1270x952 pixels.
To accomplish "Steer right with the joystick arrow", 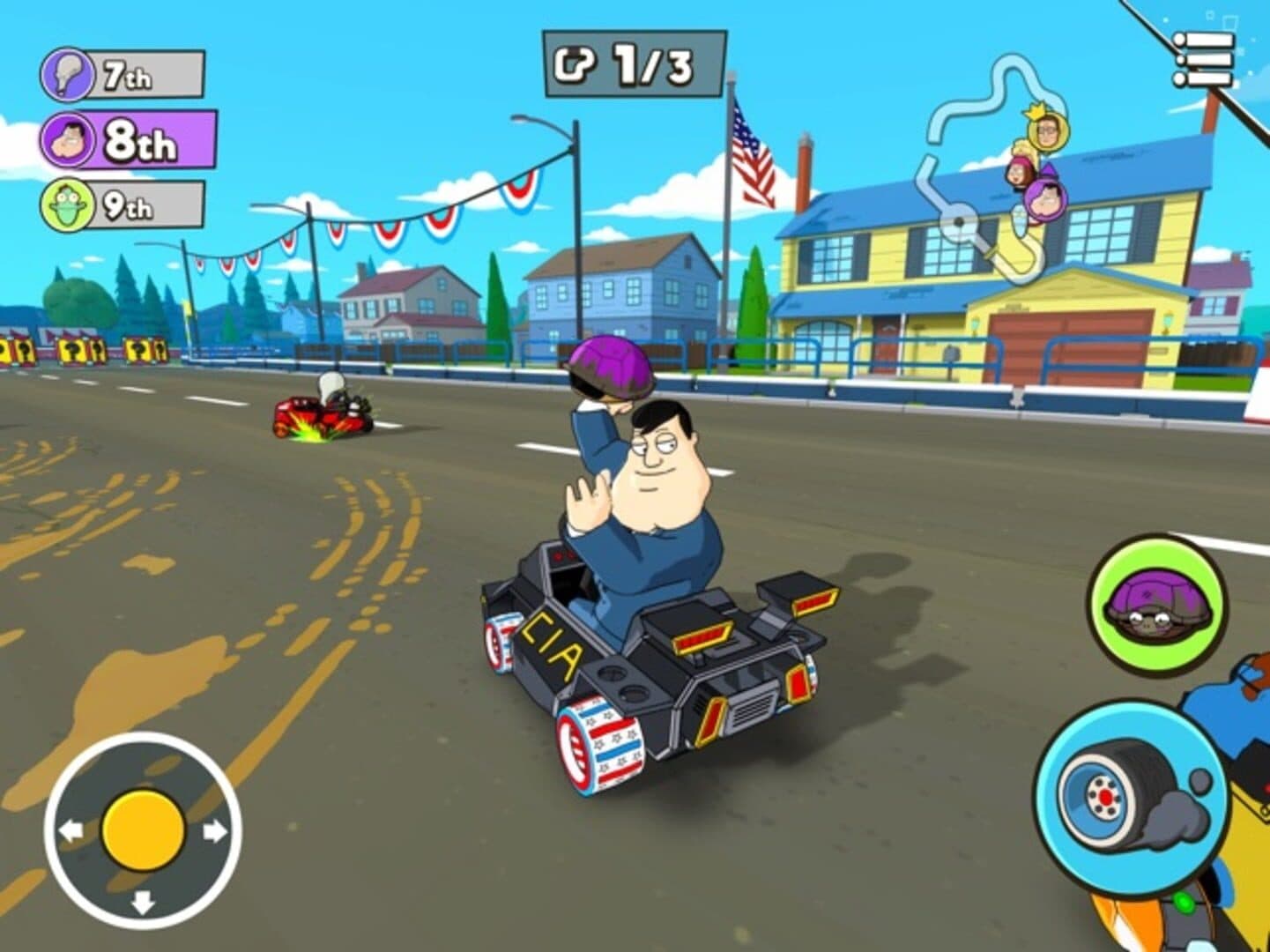I will tap(215, 830).
